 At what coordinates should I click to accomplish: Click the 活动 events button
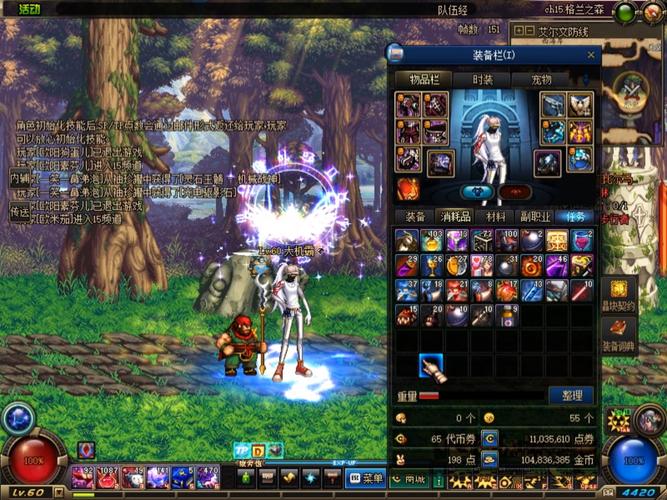pyautogui.click(x=30, y=9)
